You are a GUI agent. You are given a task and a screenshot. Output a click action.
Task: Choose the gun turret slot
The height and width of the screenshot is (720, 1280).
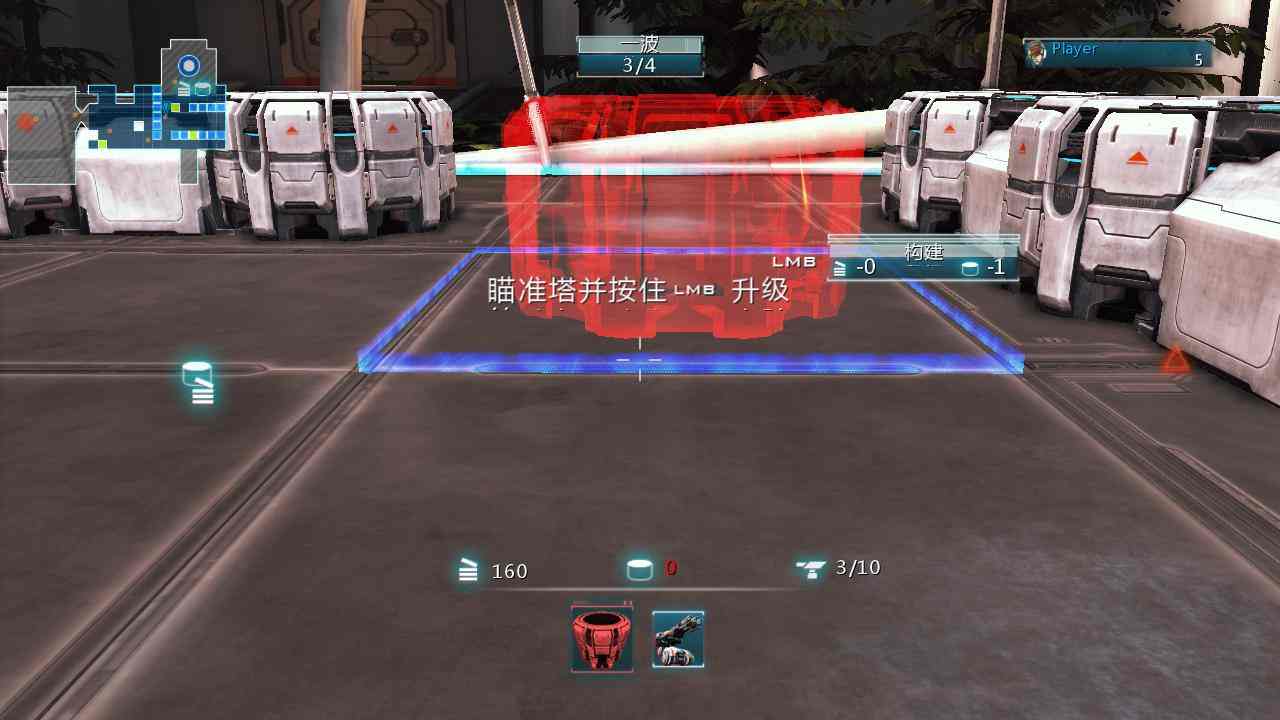tap(678, 639)
